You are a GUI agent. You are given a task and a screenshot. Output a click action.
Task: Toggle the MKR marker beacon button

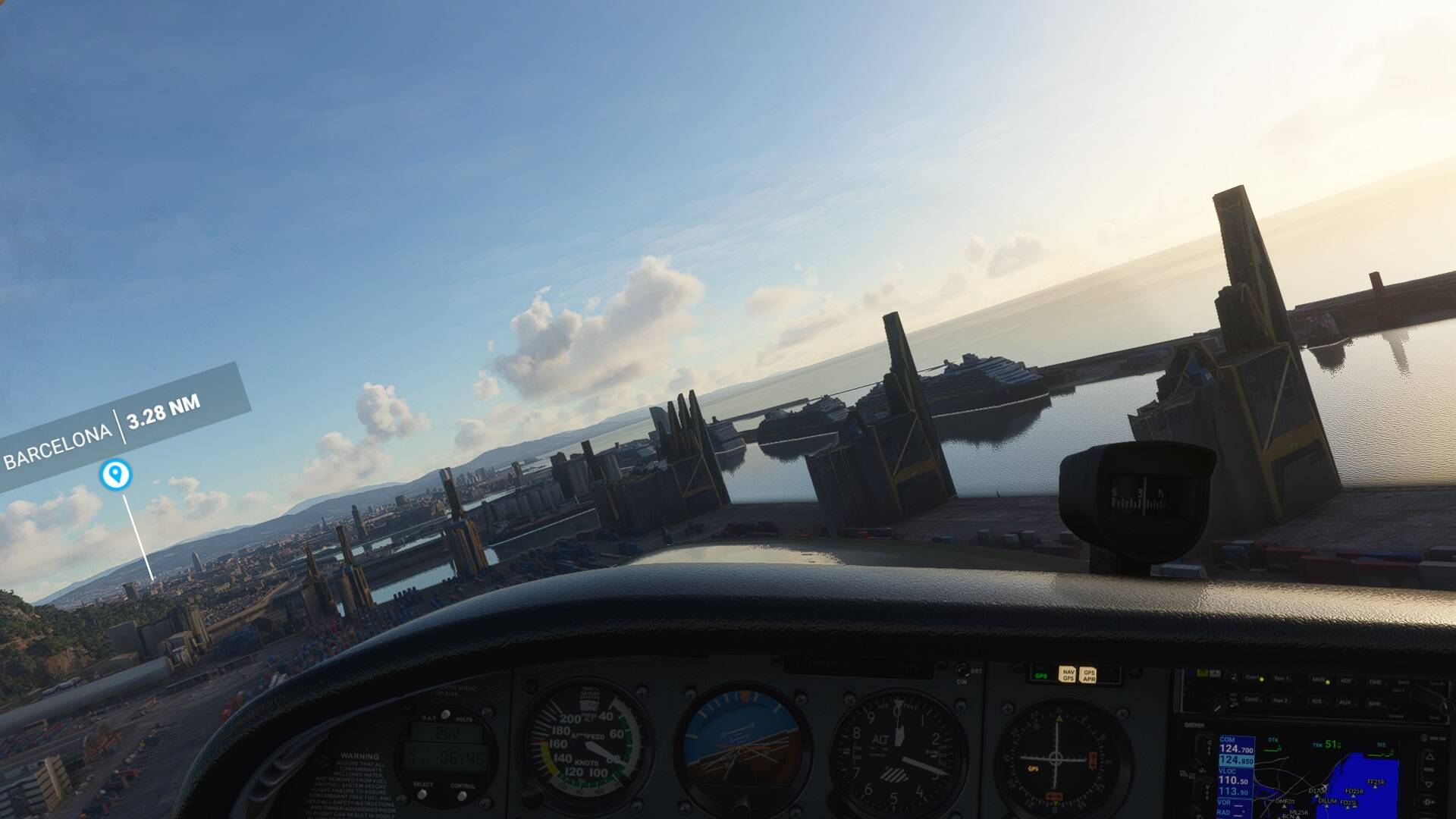[1317, 681]
